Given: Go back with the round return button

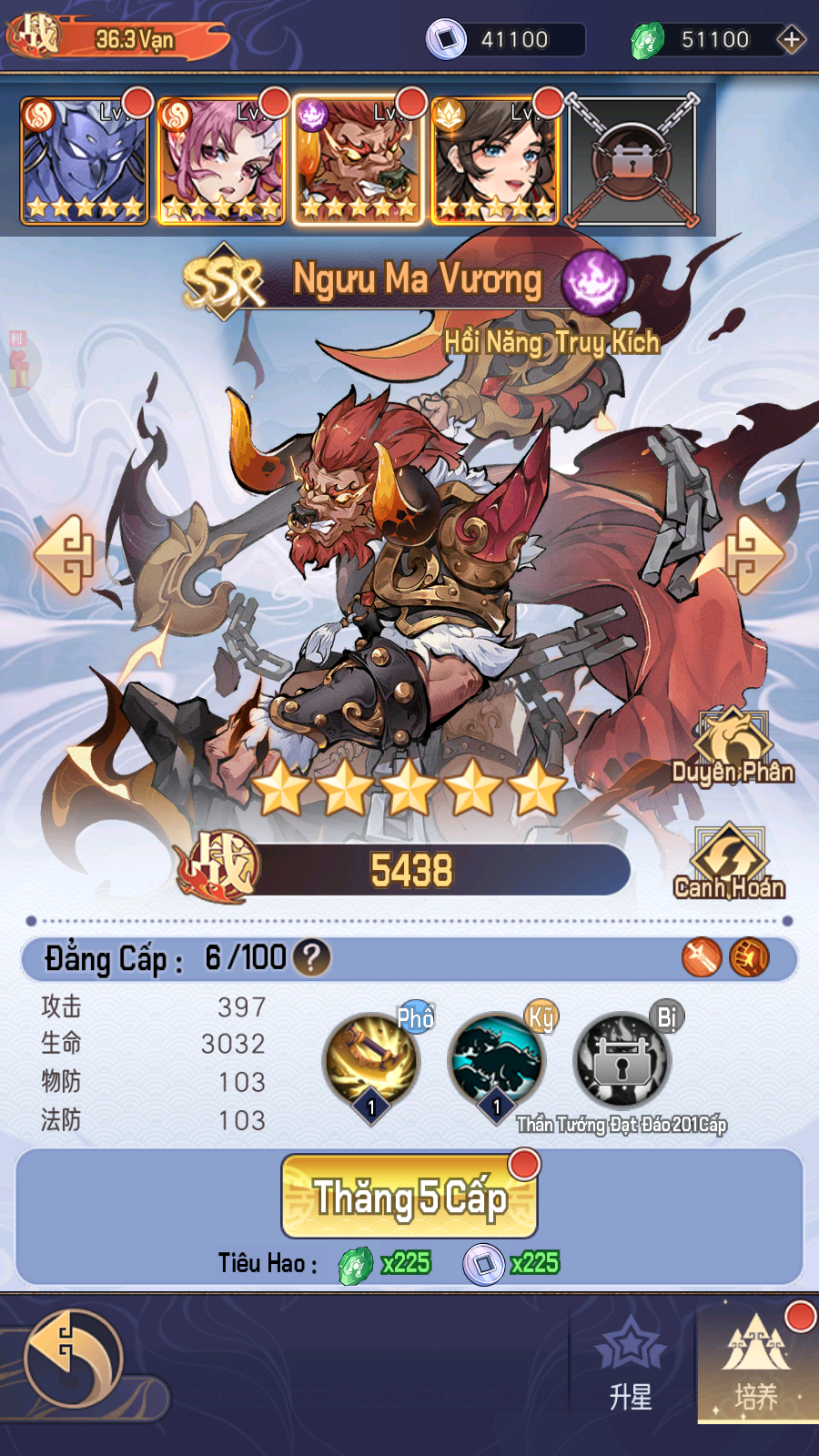Looking at the screenshot, I should click(x=73, y=1360).
